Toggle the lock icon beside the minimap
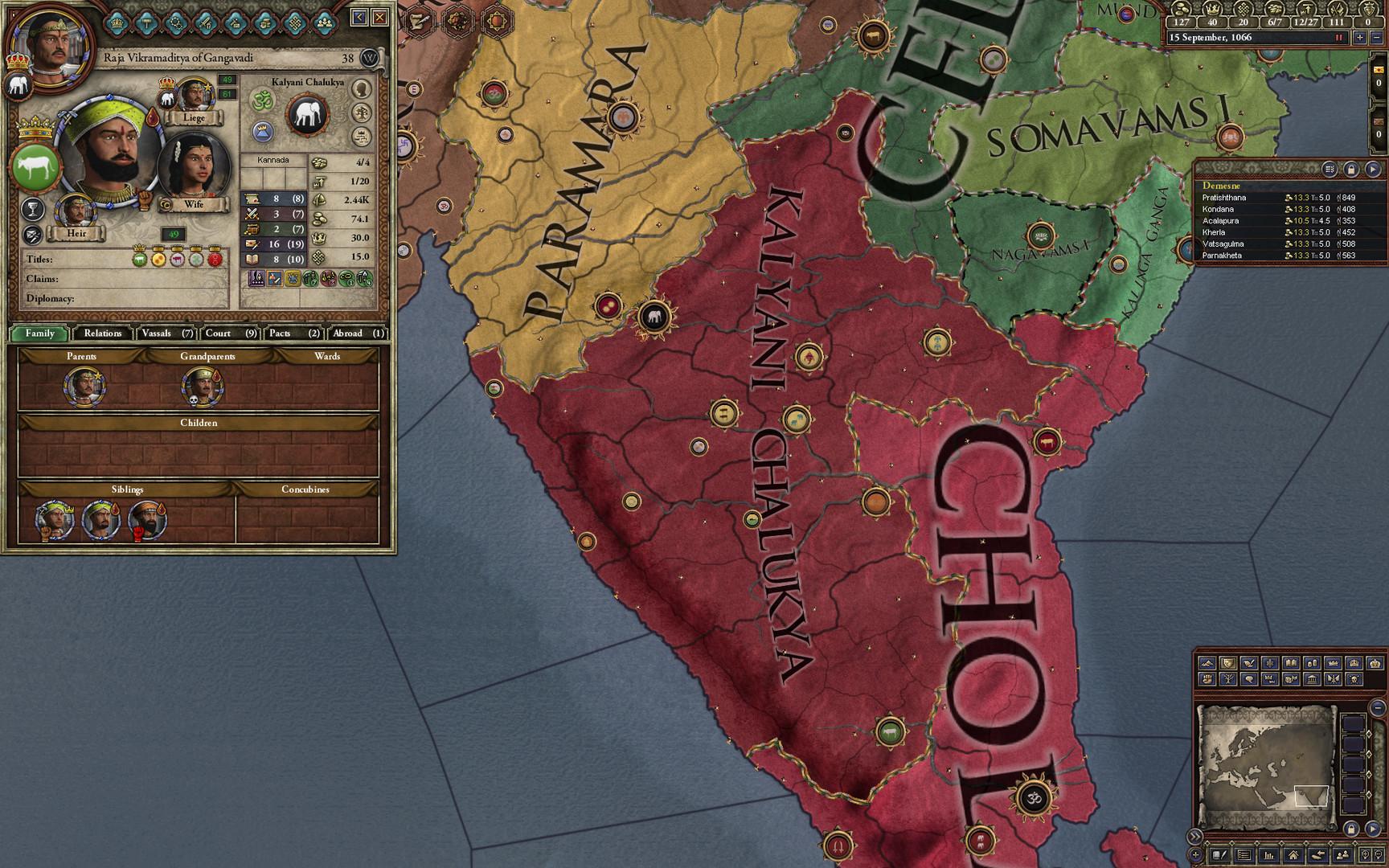This screenshot has height=868, width=1389. click(1351, 829)
